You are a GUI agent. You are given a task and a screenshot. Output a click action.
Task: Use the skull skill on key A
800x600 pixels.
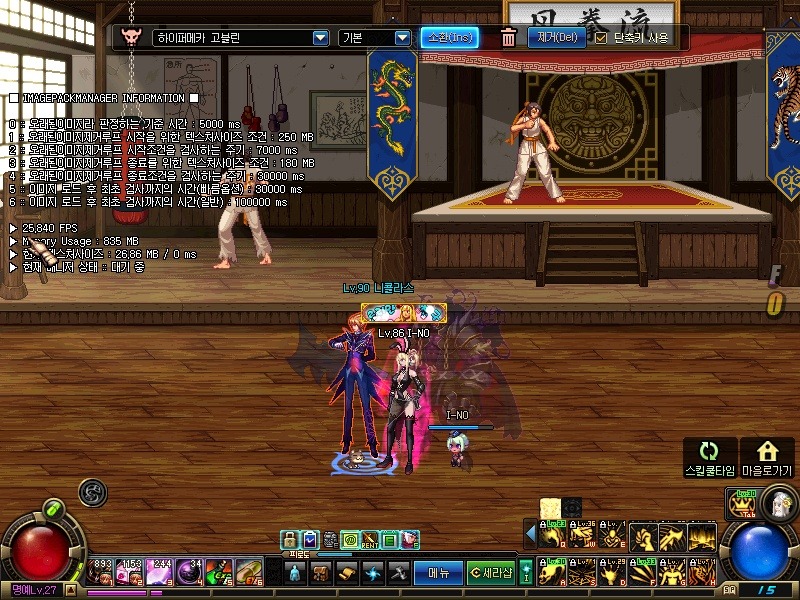[x=551, y=572]
